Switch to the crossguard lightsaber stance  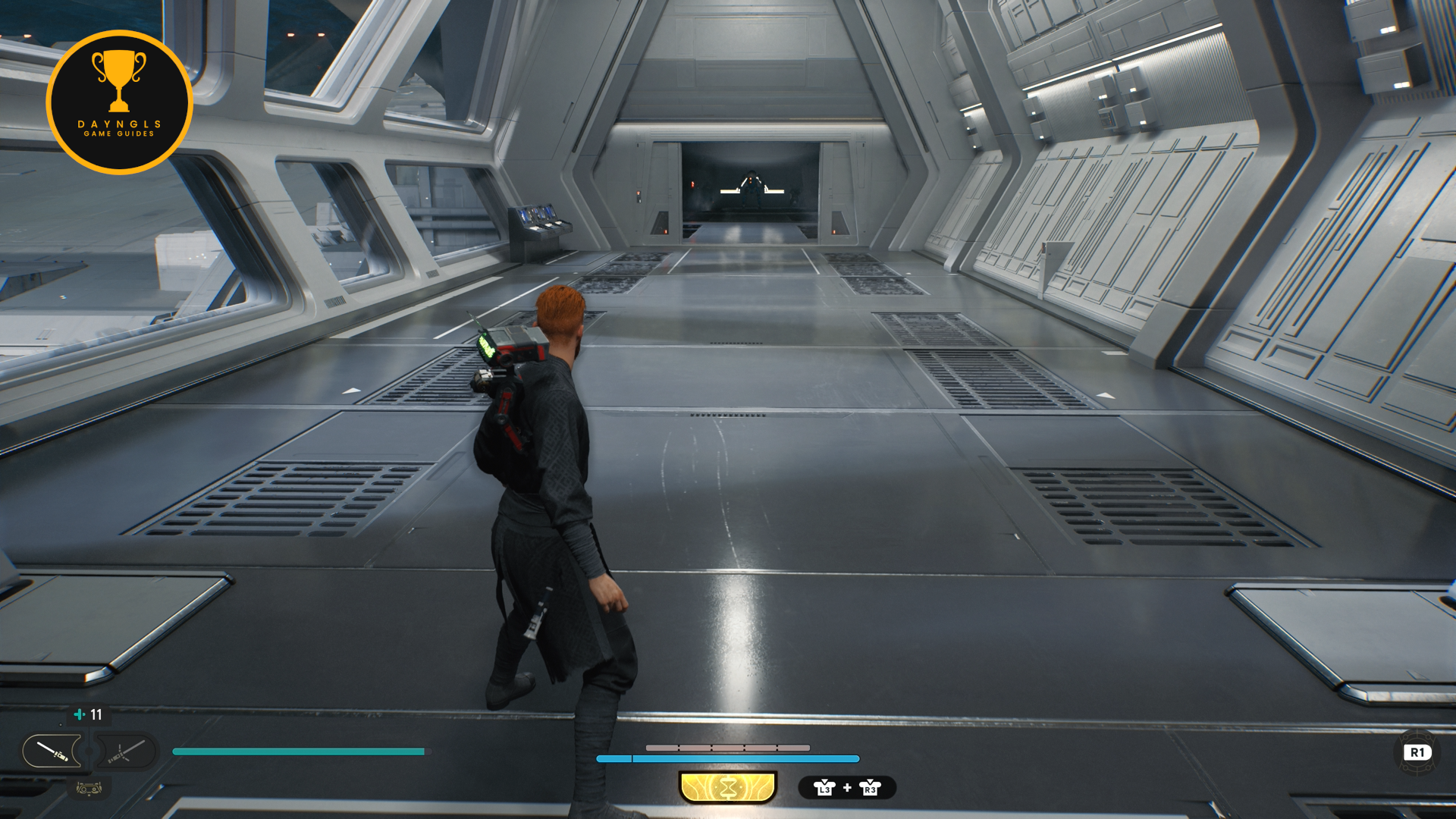point(126,752)
